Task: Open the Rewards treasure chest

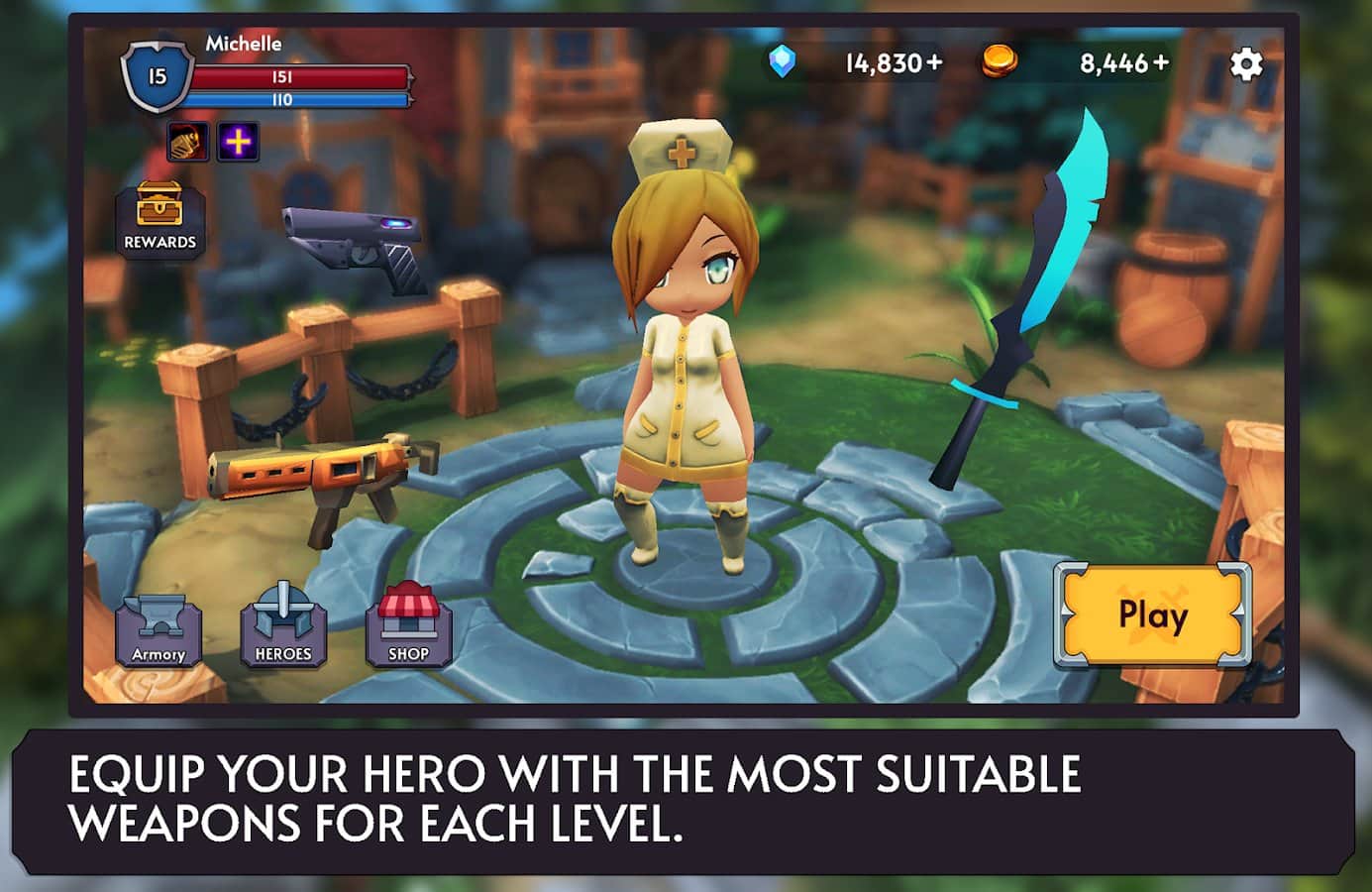Action: 159,213
